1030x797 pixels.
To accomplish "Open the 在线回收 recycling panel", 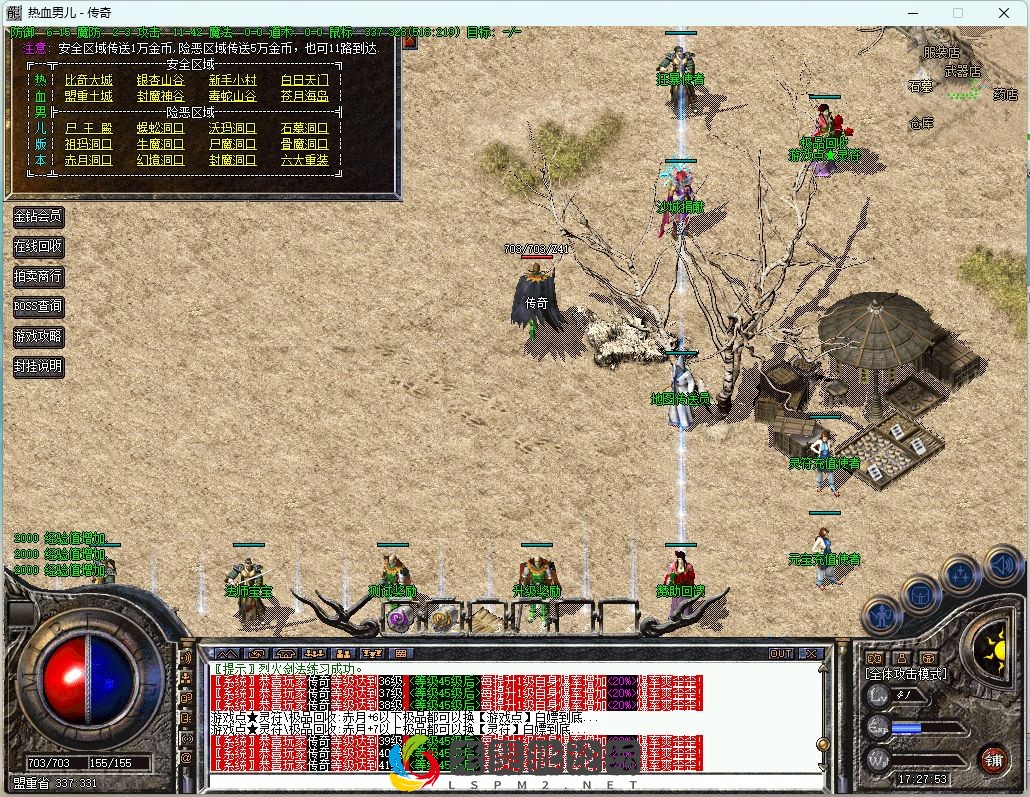I will click(38, 246).
